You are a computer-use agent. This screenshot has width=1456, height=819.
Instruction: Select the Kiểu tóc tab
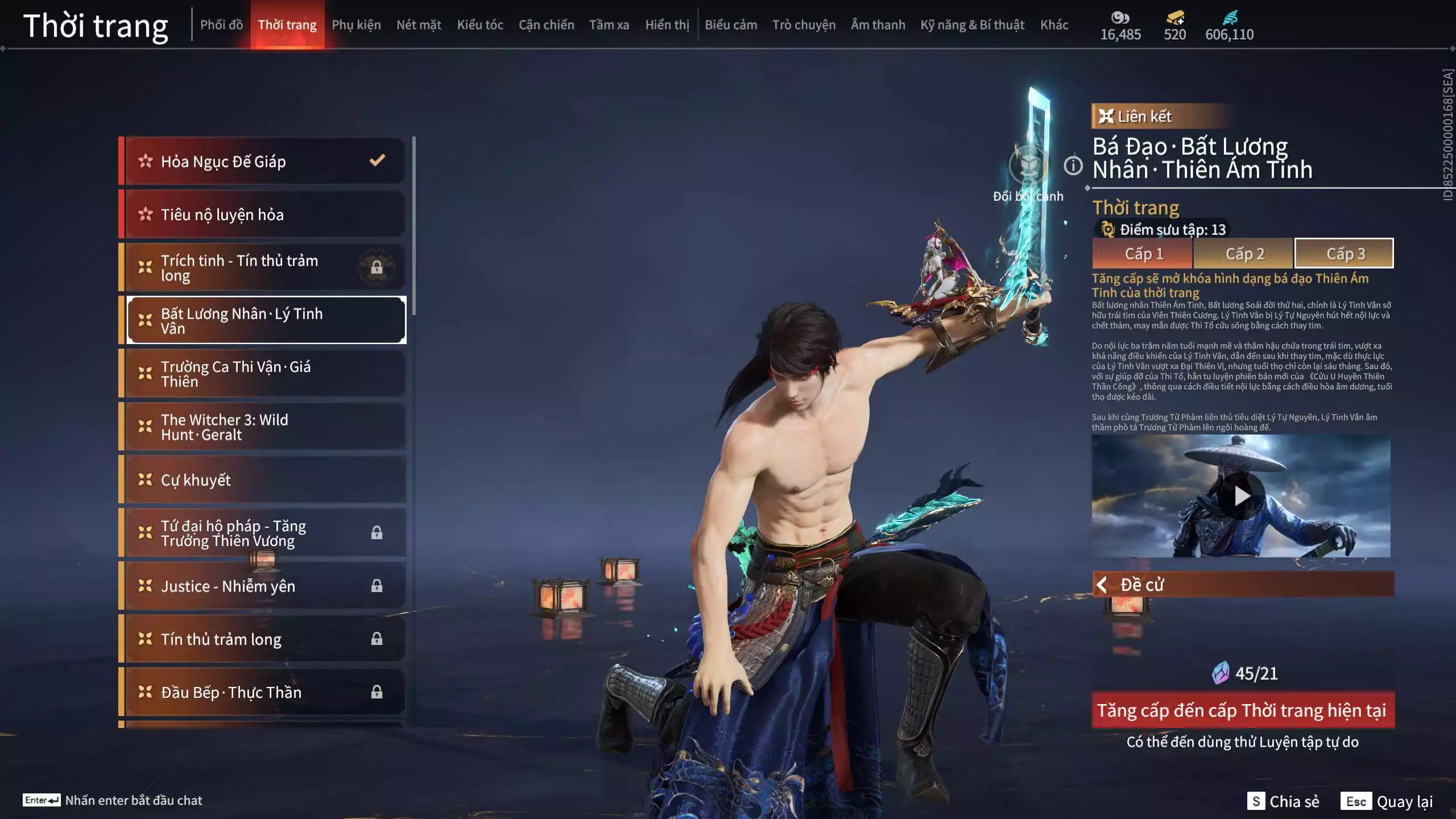480,25
